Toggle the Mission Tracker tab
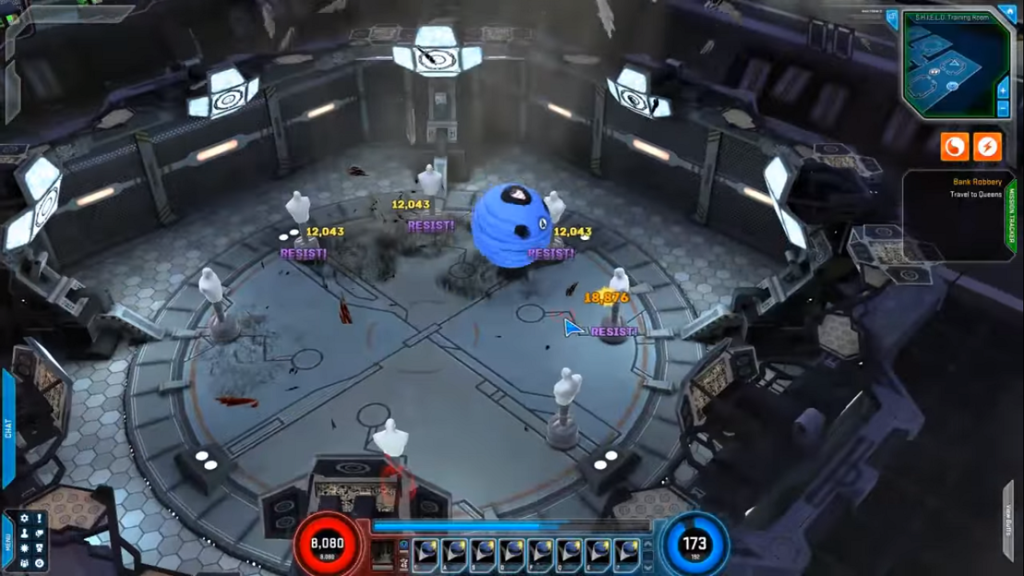The width and height of the screenshot is (1024, 576). [1009, 214]
